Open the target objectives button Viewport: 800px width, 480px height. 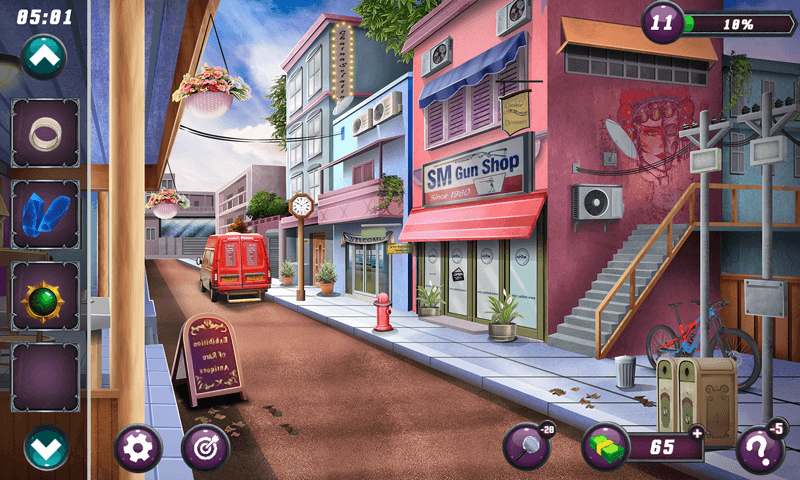point(206,449)
